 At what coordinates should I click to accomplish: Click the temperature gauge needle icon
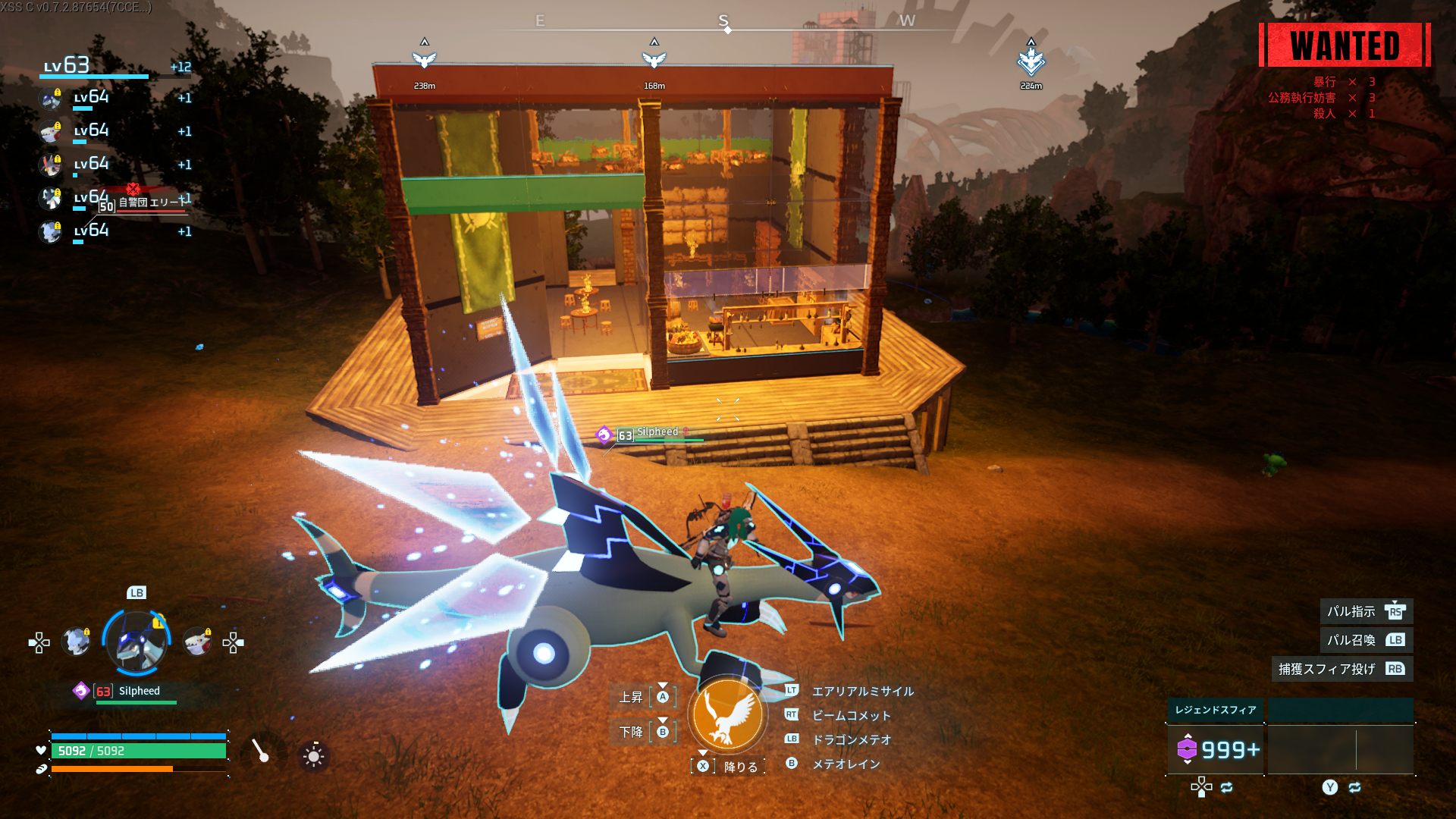pos(261,752)
